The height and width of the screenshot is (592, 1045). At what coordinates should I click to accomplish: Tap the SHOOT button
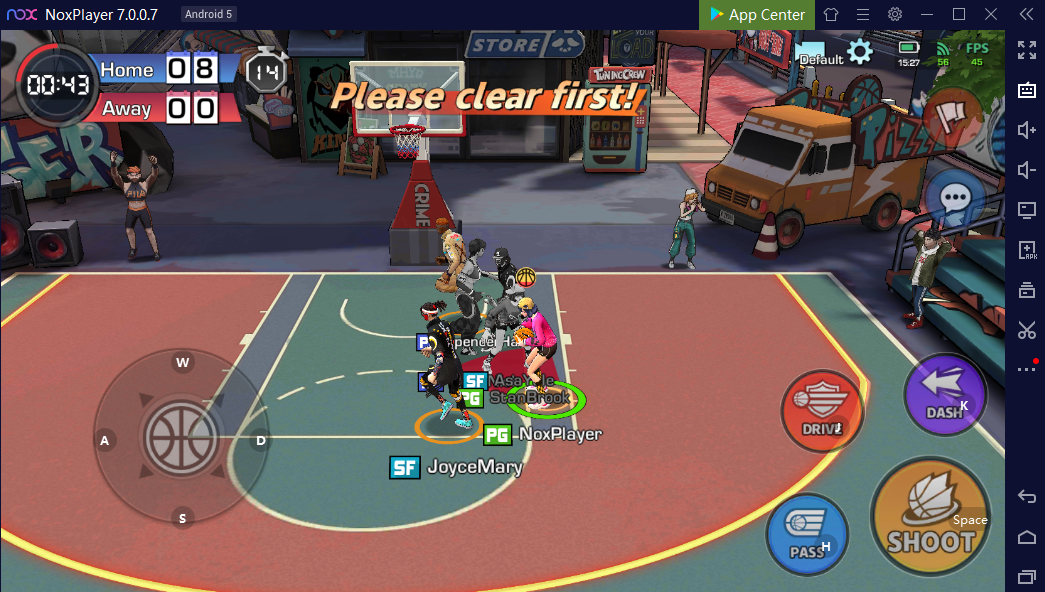point(930,517)
